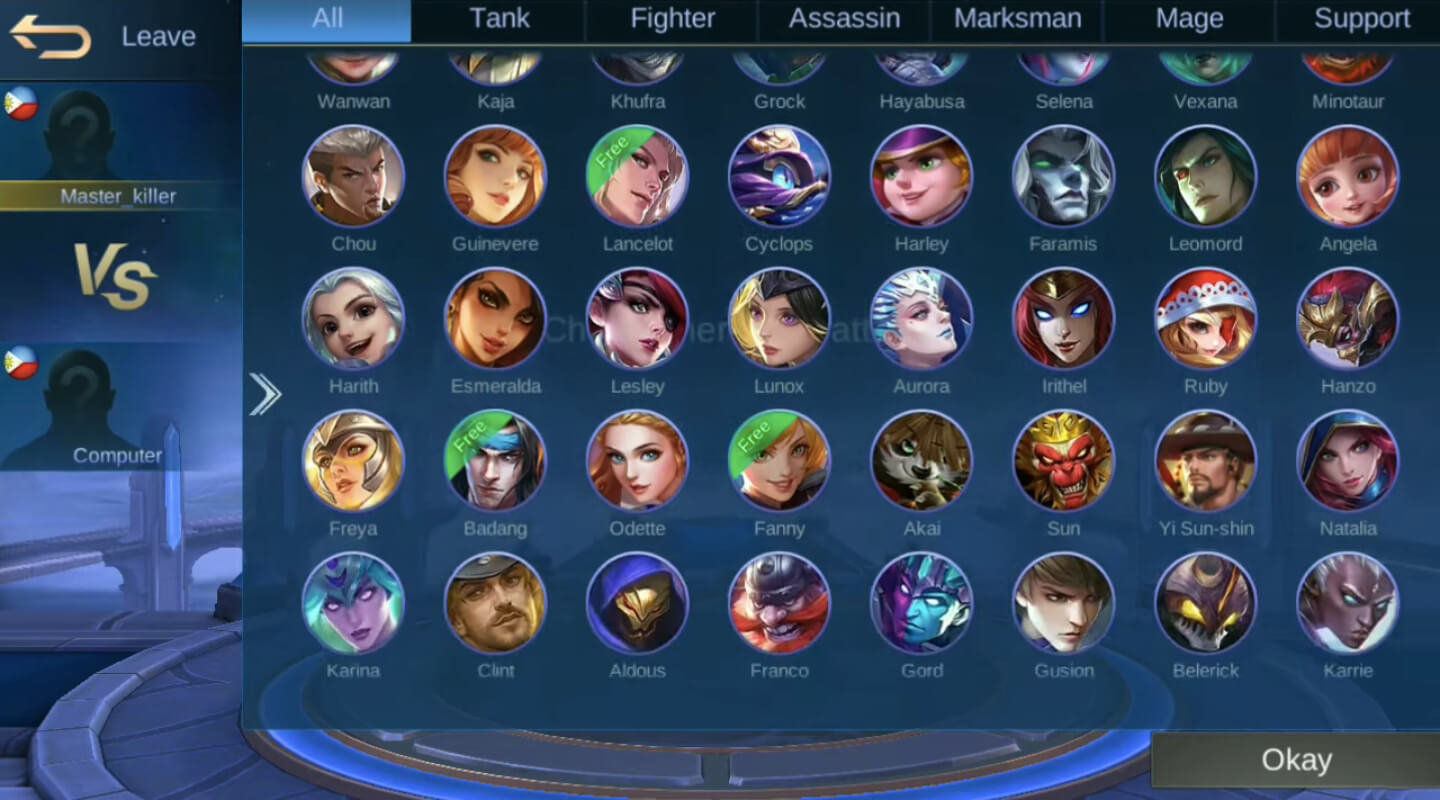Pick the mage Cyclops
This screenshot has height=800, width=1440.
pyautogui.click(x=779, y=175)
